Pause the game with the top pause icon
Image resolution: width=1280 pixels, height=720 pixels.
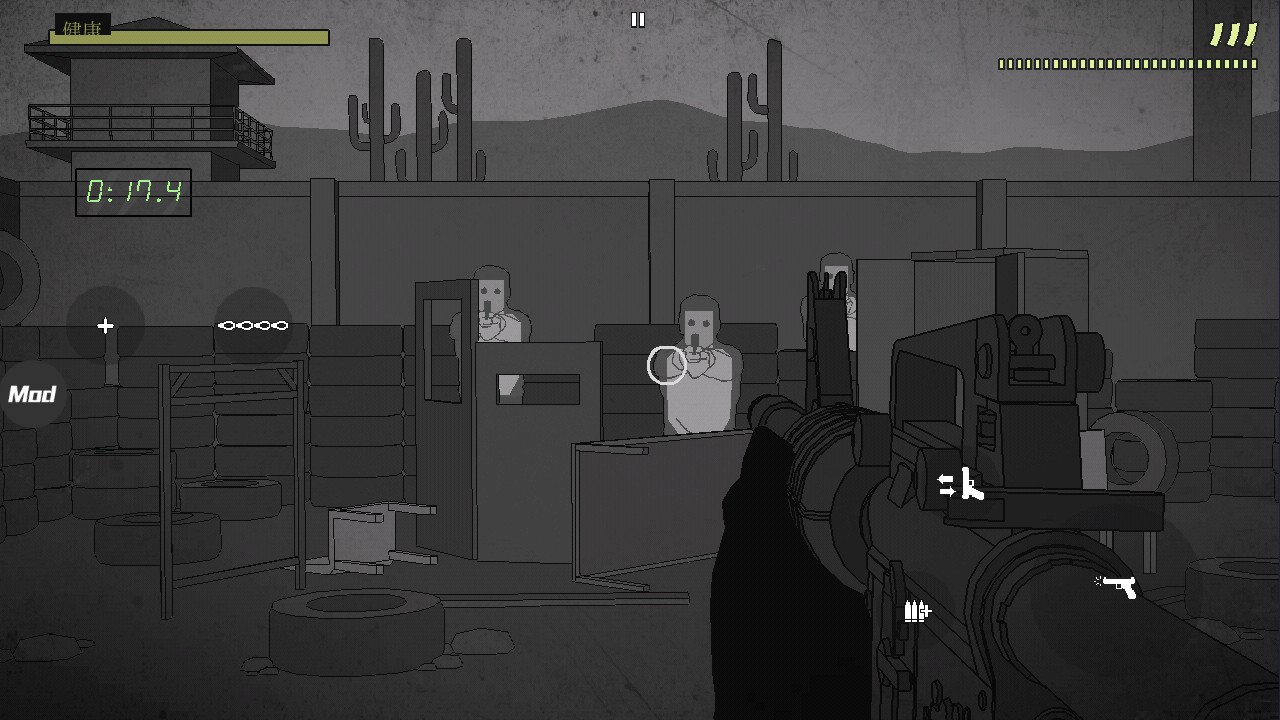(x=638, y=19)
